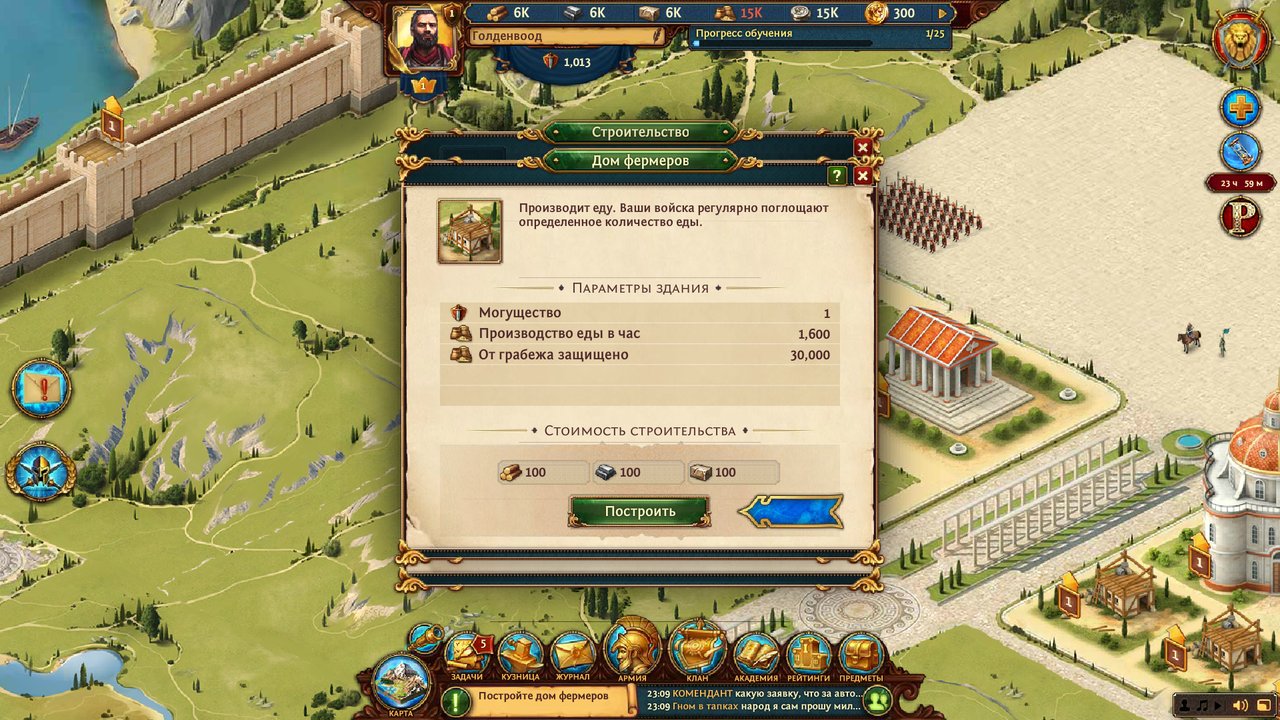The width and height of the screenshot is (1280, 720).
Task: Open help with the green question mark
Action: (x=837, y=175)
